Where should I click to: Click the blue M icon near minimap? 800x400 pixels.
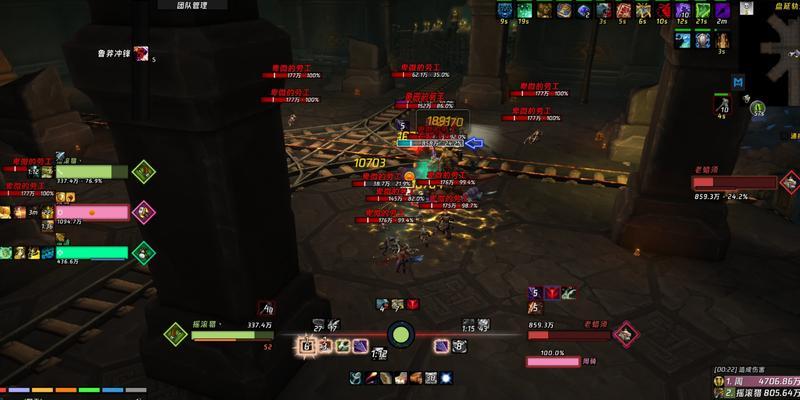(x=738, y=82)
